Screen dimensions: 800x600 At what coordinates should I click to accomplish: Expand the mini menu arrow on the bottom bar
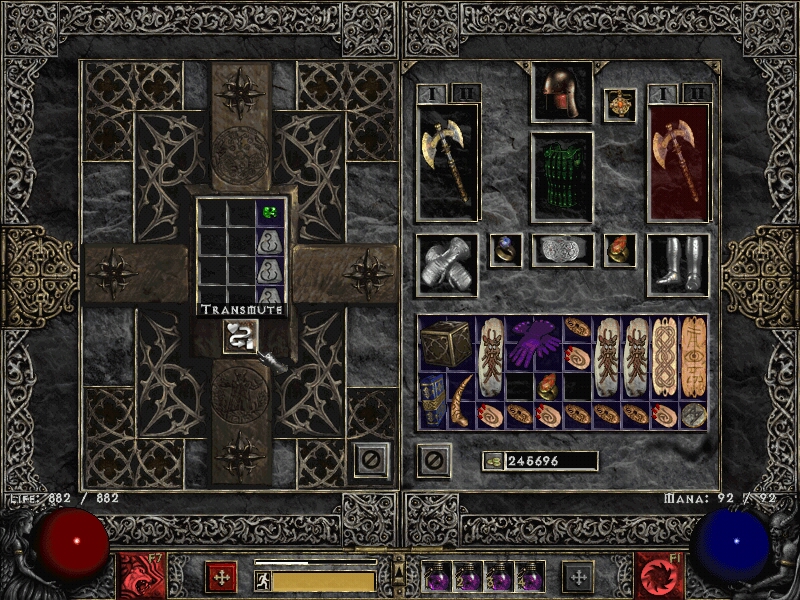click(x=399, y=570)
